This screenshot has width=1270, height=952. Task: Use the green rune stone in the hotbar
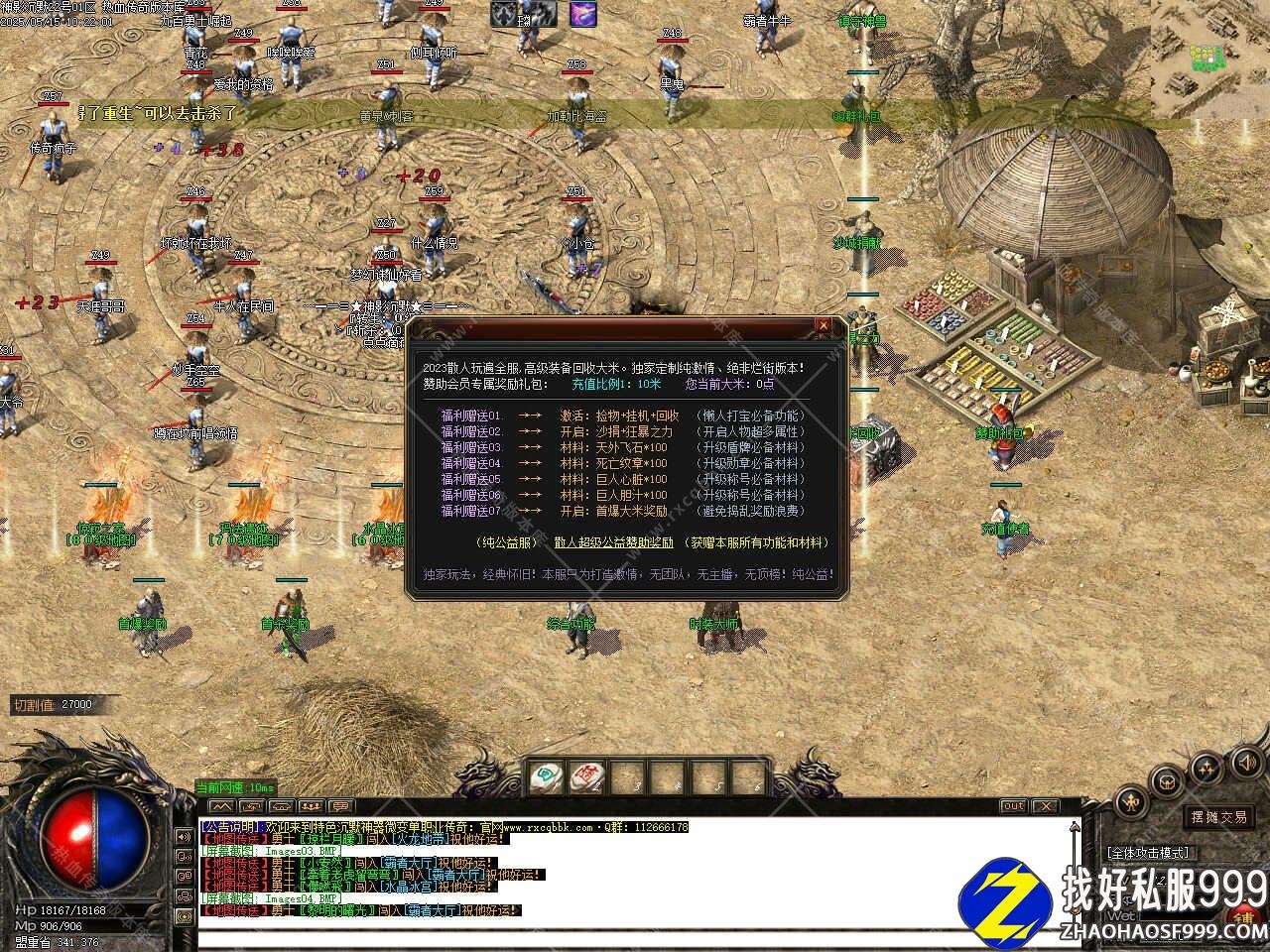coord(546,776)
